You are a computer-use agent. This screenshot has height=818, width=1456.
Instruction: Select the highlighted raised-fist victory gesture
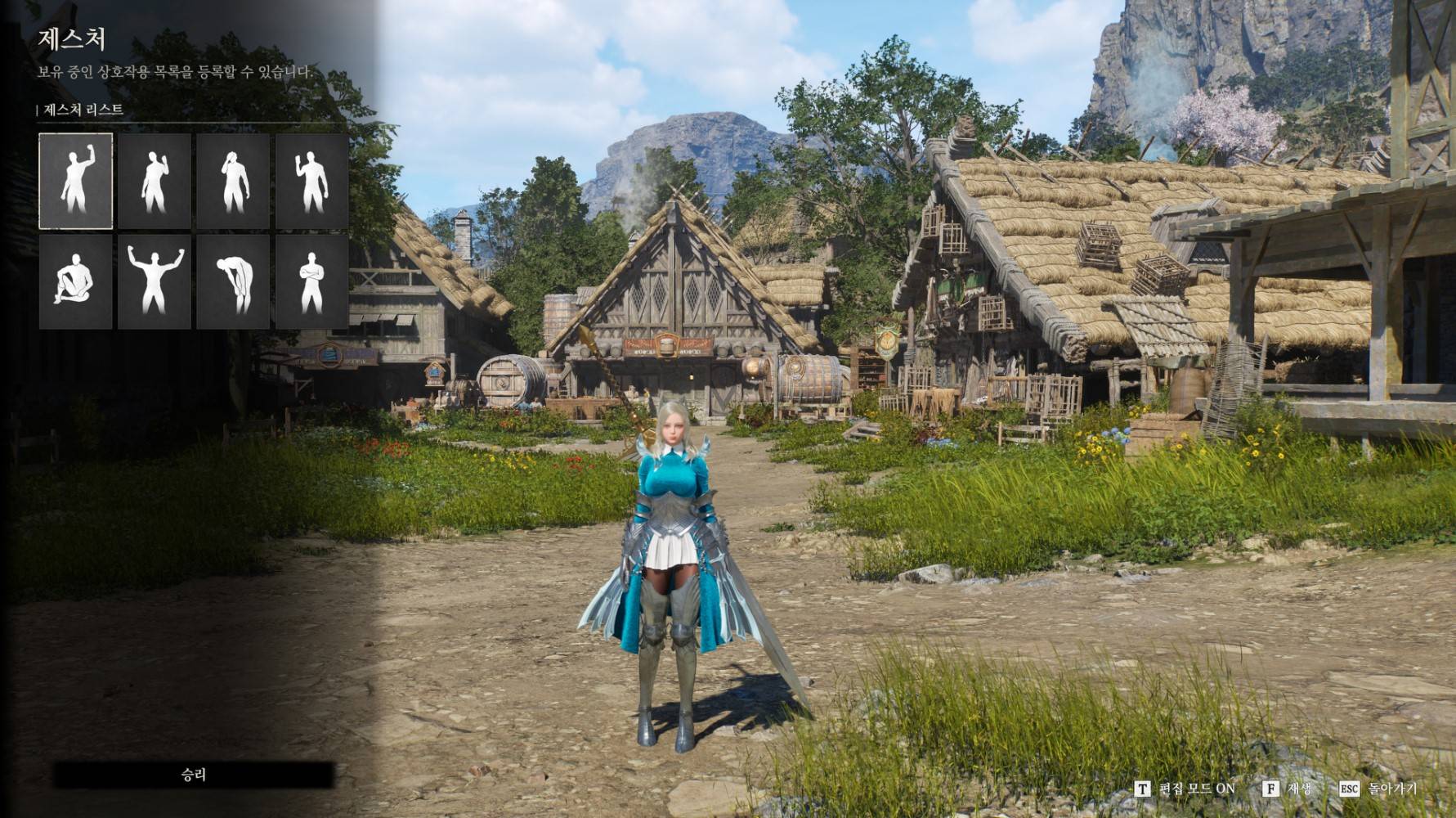coord(75,181)
